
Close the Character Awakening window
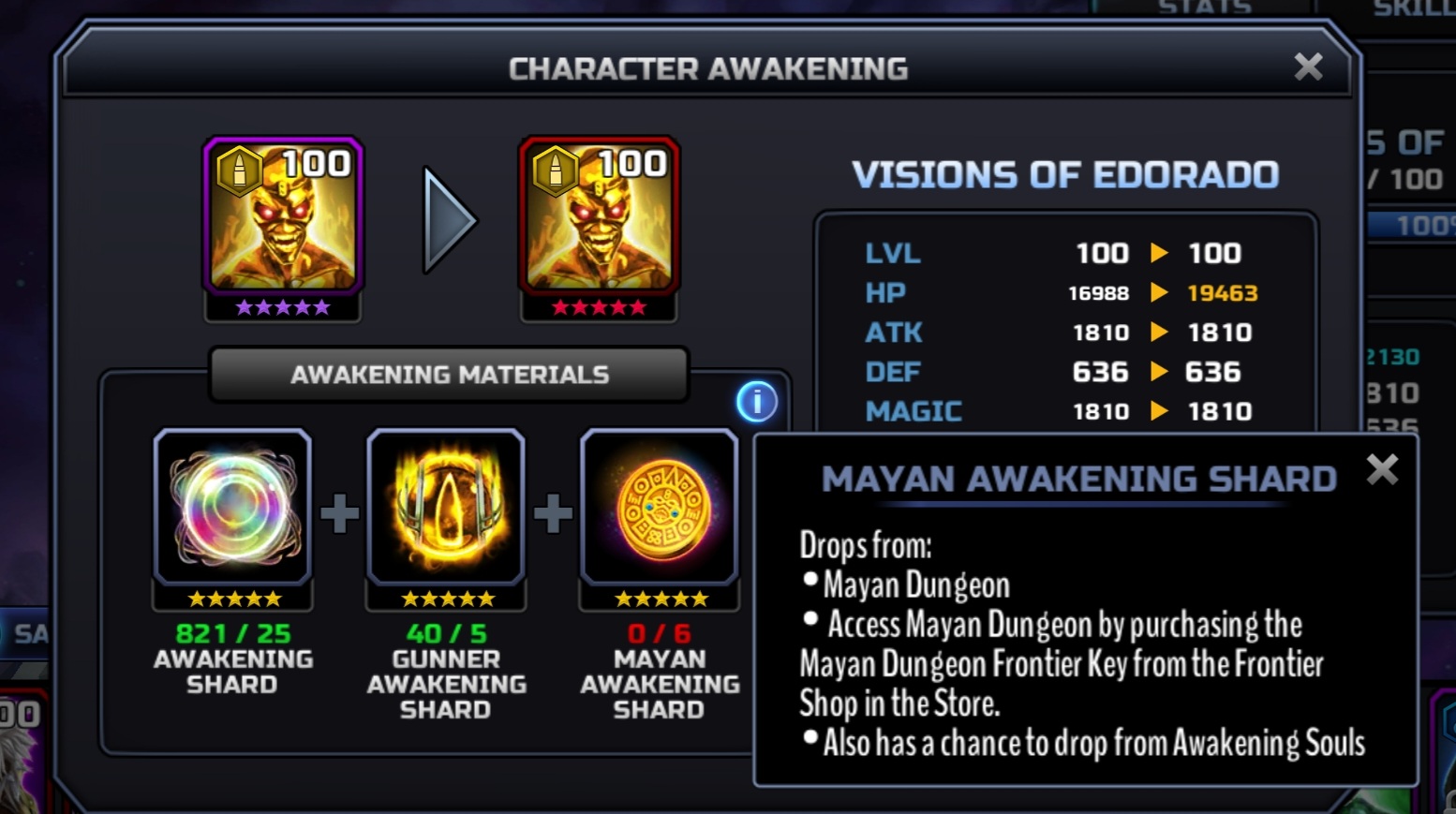tap(1308, 67)
